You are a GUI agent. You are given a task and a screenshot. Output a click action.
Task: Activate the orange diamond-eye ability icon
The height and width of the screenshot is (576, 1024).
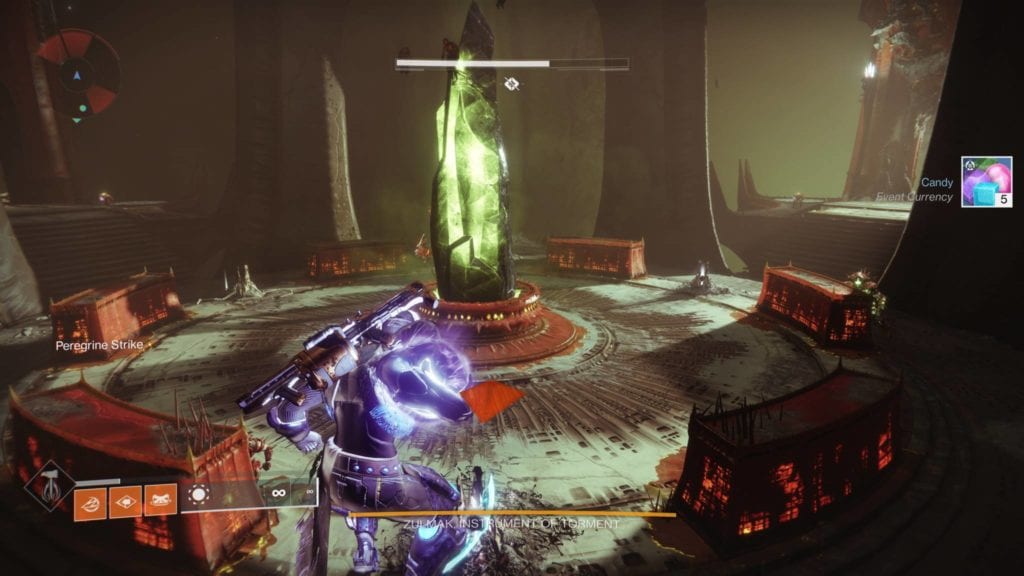click(x=126, y=500)
